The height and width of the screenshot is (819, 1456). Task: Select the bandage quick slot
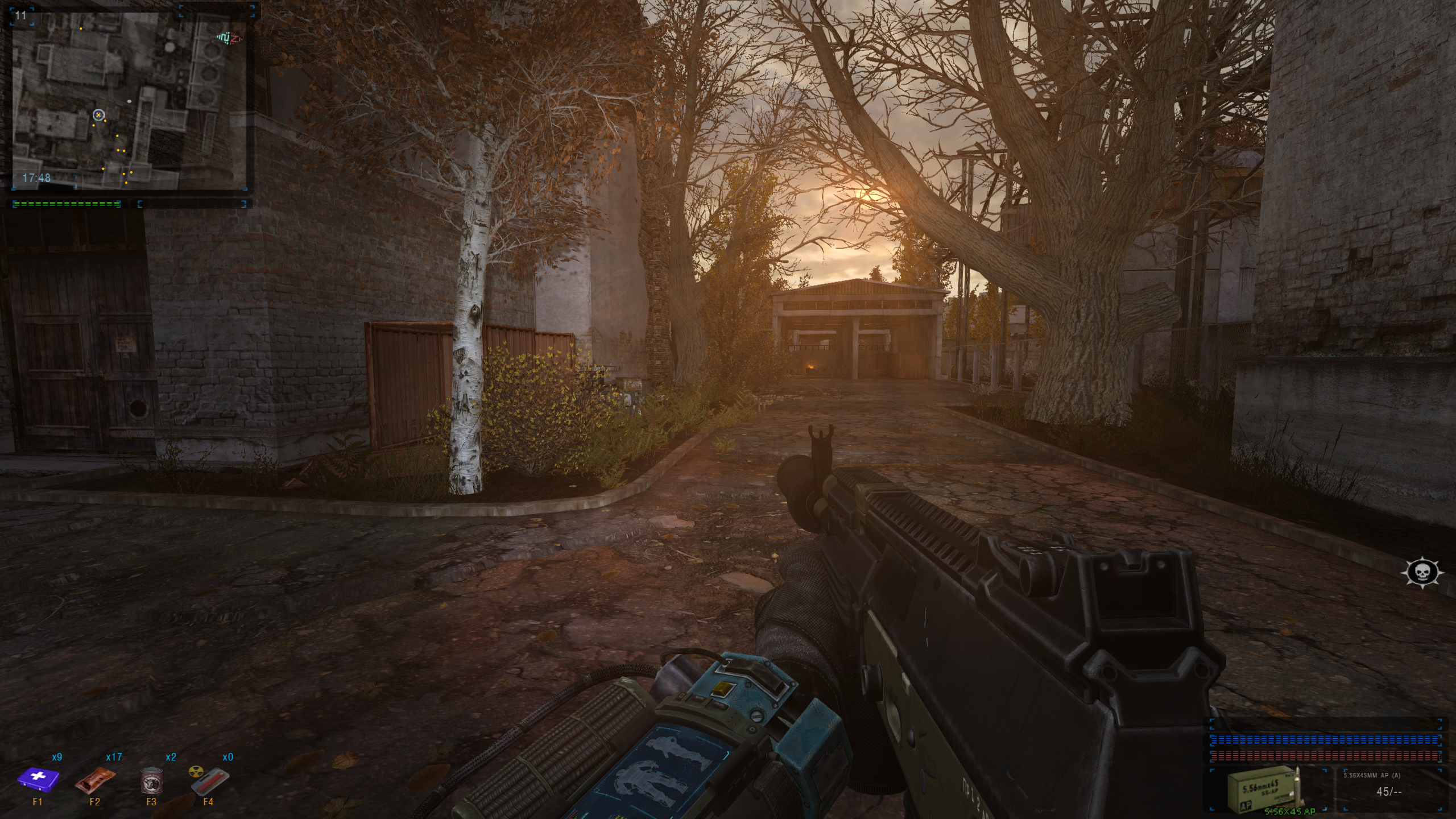95,780
